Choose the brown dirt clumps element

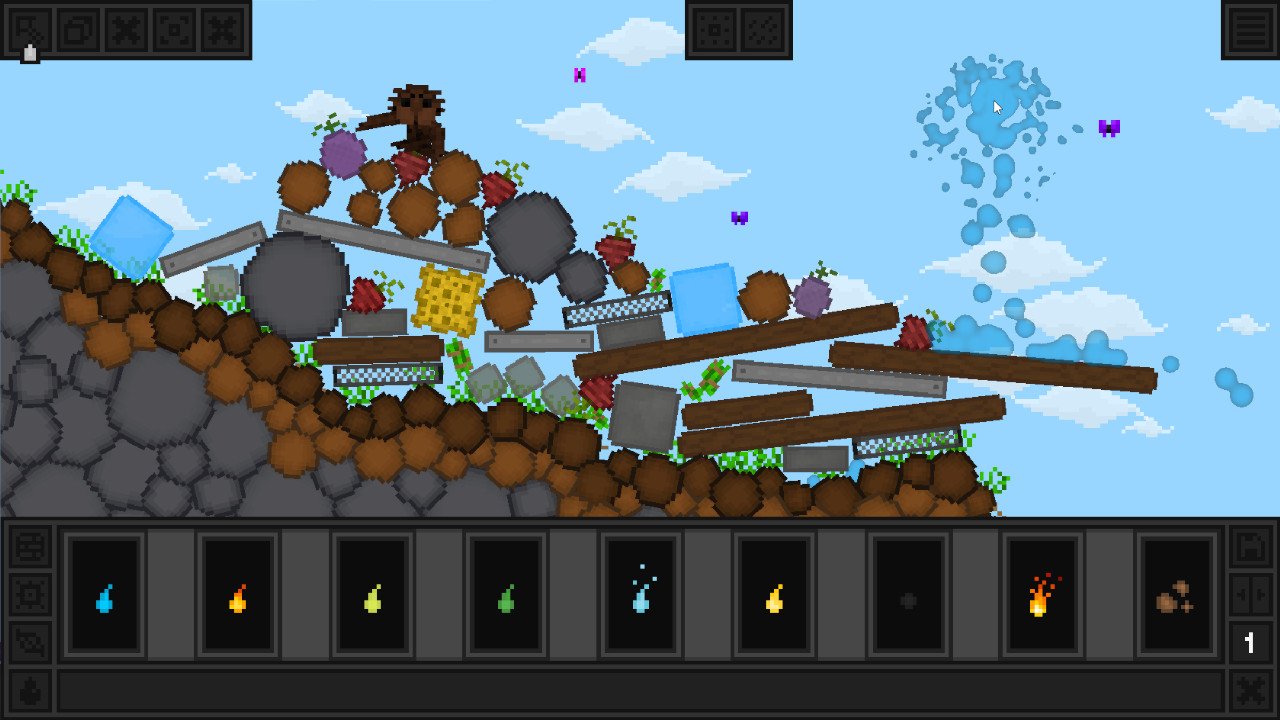(x=1176, y=598)
